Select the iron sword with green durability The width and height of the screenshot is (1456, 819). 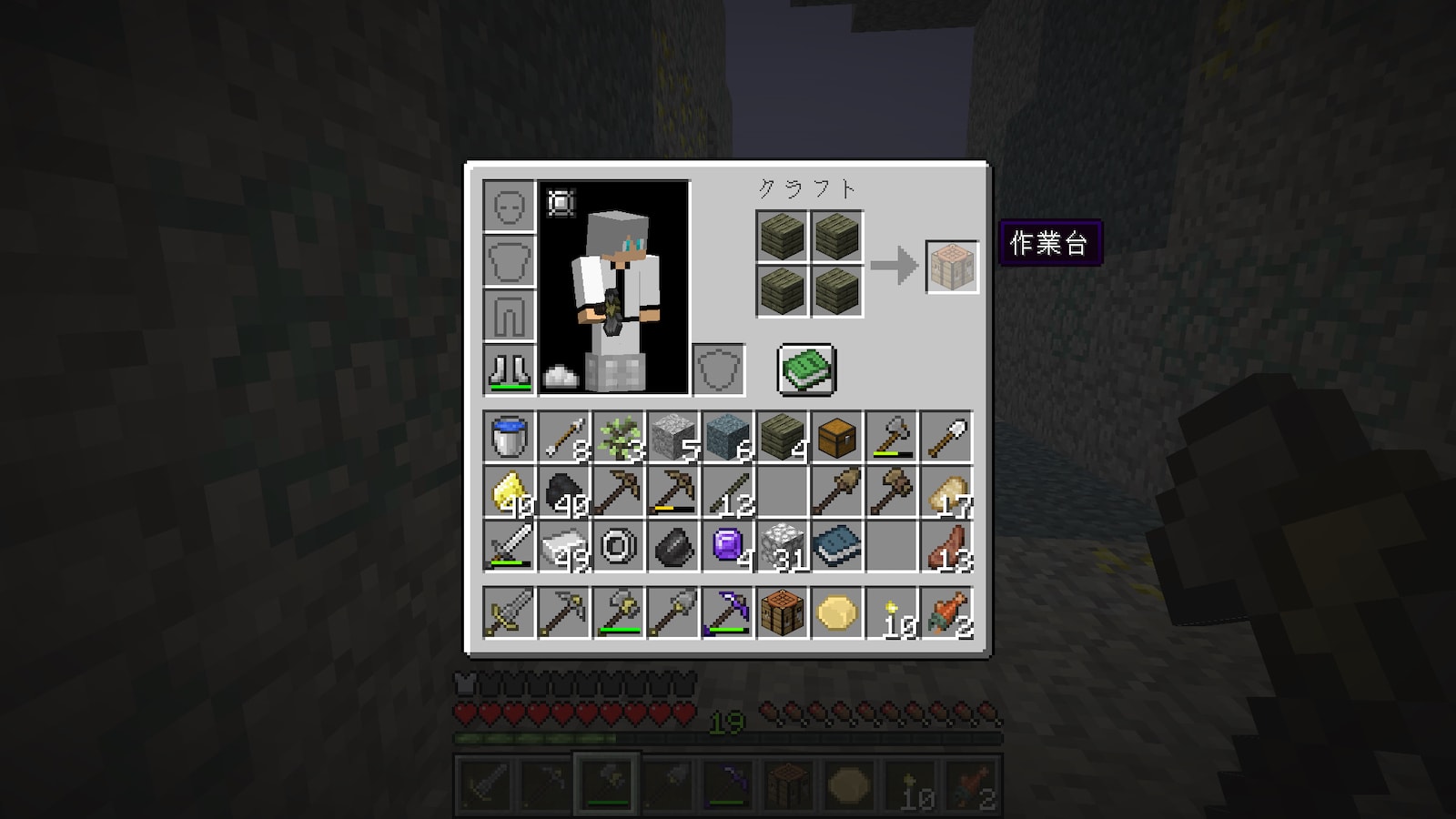point(510,547)
